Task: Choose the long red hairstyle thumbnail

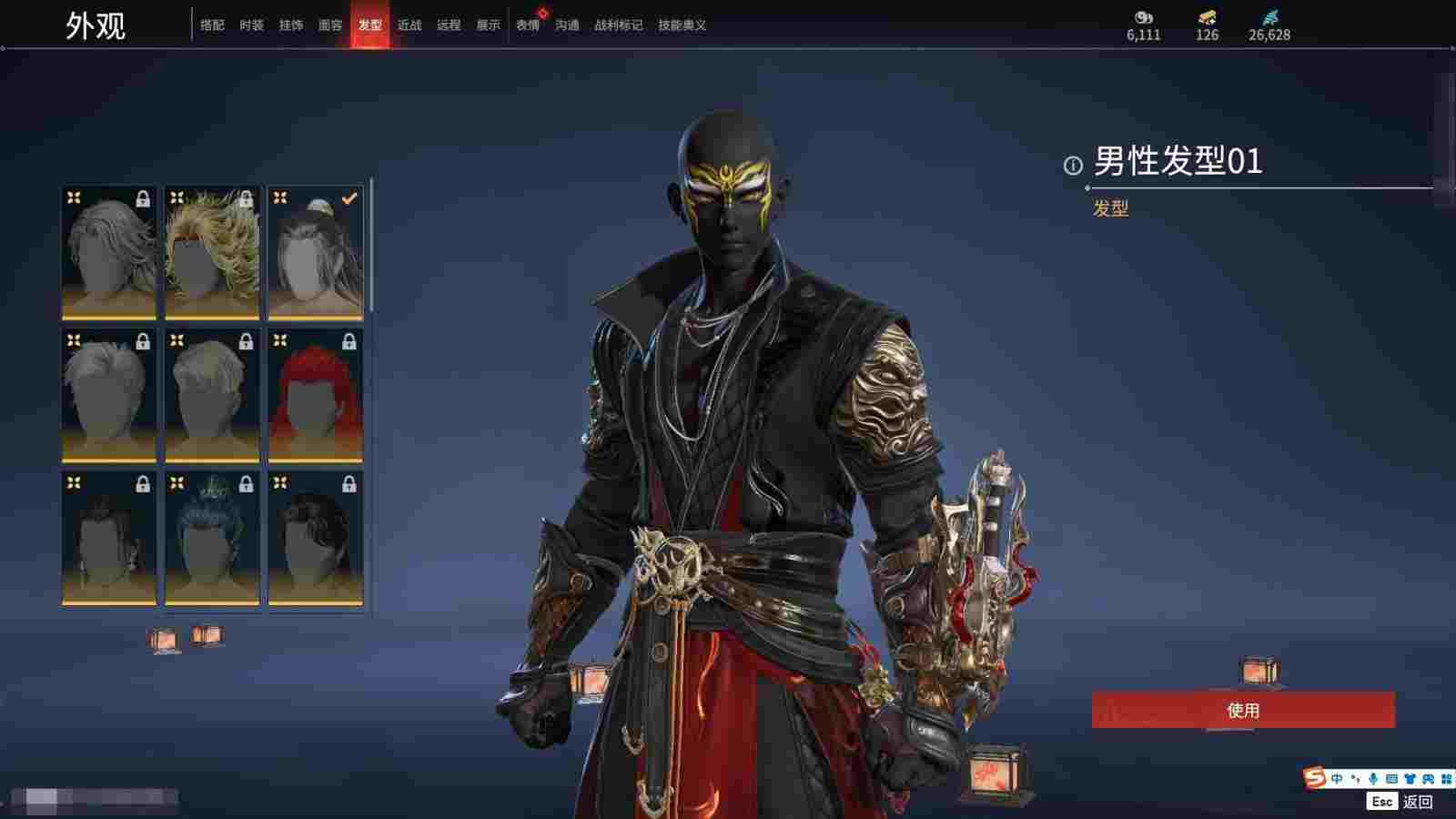Action: 316,395
